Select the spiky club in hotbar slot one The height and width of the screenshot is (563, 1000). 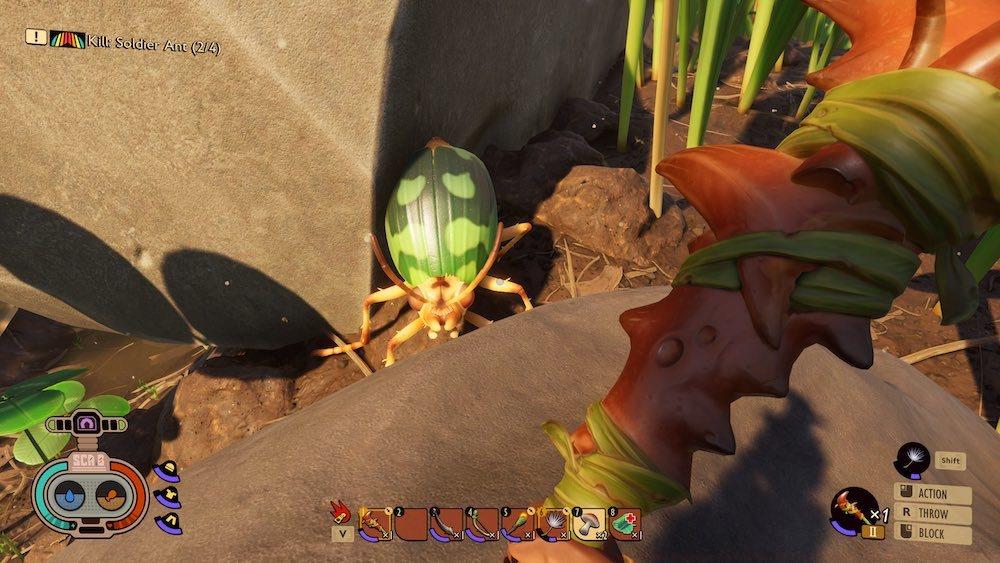point(375,522)
